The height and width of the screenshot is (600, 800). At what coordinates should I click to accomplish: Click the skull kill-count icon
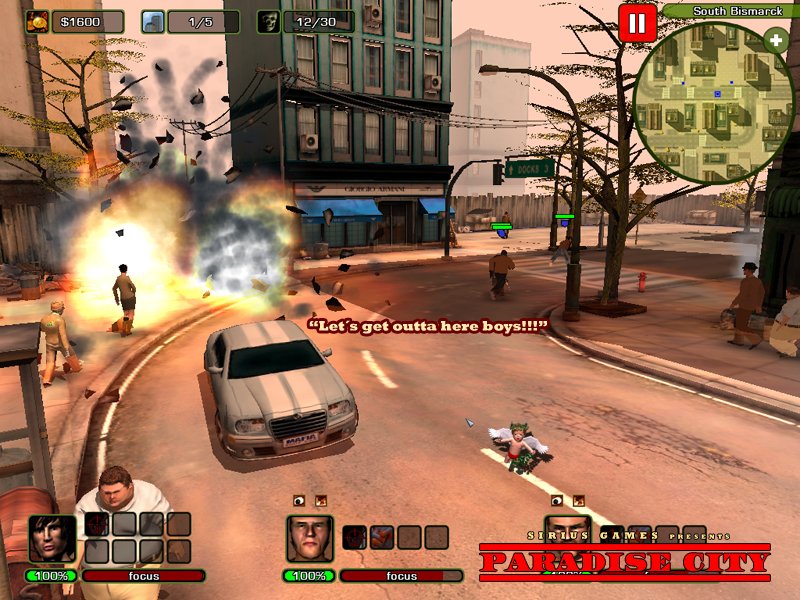(x=268, y=21)
